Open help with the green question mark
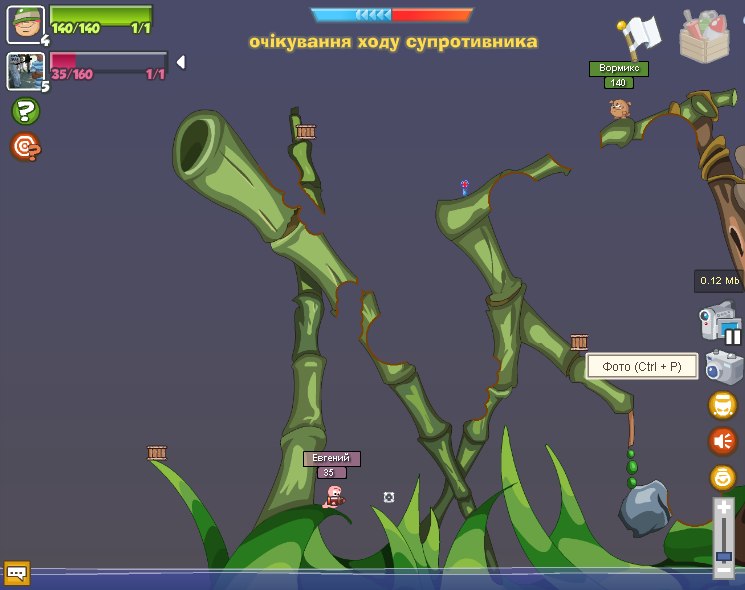The width and height of the screenshot is (745, 590). pos(25,111)
